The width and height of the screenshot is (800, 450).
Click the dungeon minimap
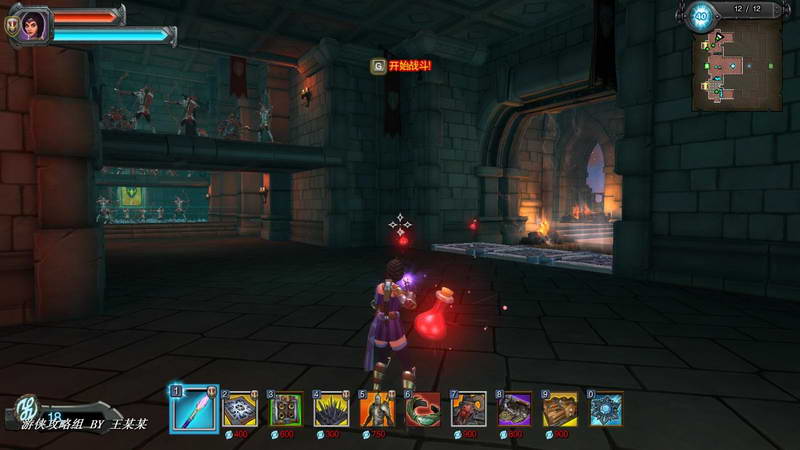tap(735, 62)
